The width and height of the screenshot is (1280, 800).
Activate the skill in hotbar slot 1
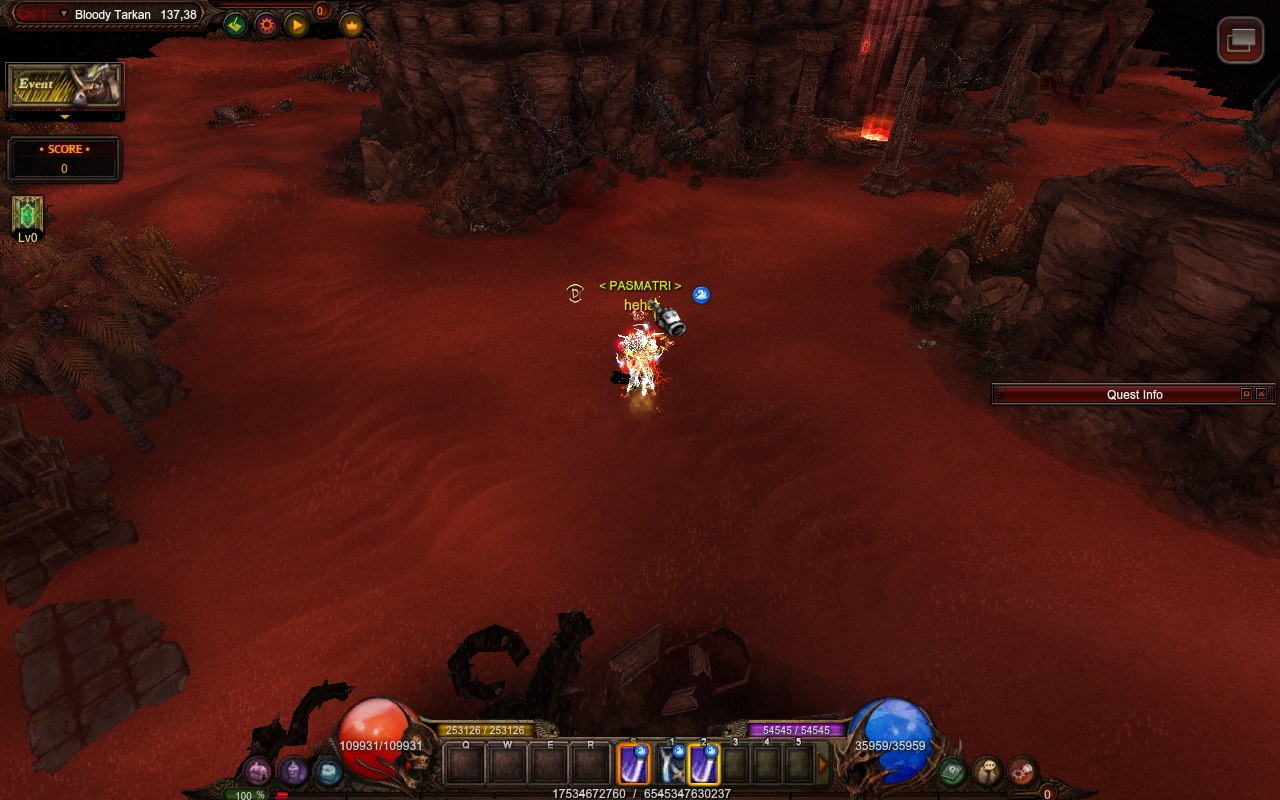[x=671, y=766]
